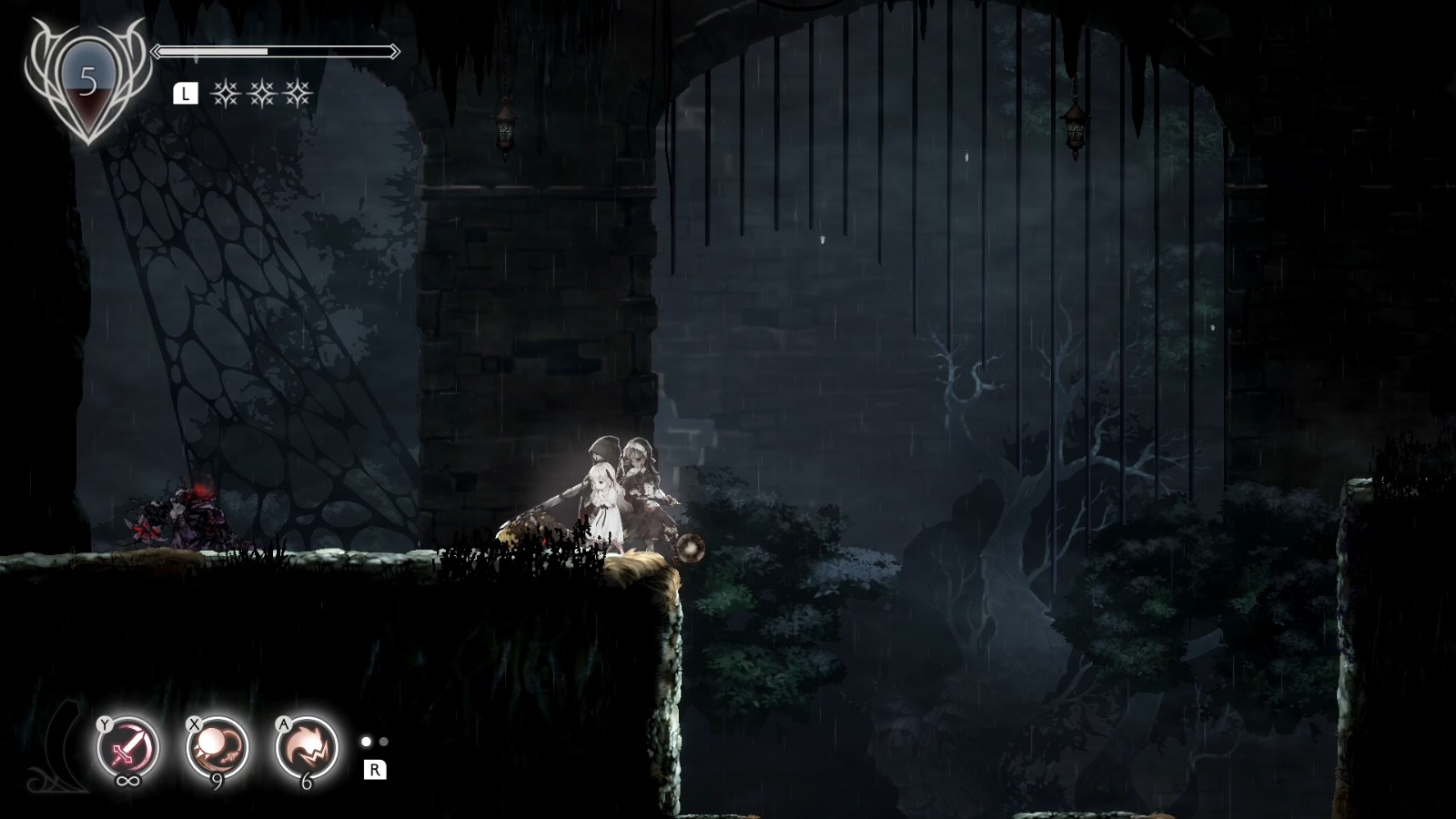The height and width of the screenshot is (819, 1456).
Task: Click the rightmost prayer charge star icon
Action: click(296, 95)
